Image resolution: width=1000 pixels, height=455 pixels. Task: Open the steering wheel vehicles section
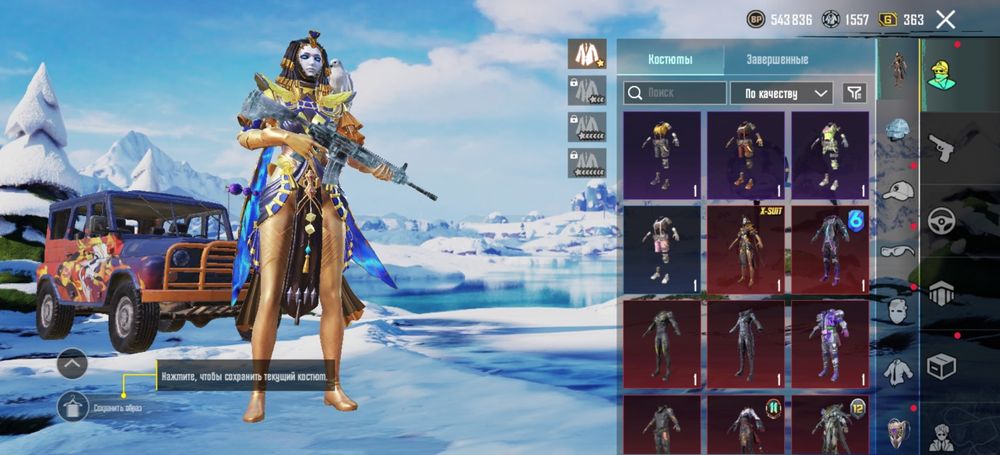click(x=941, y=221)
